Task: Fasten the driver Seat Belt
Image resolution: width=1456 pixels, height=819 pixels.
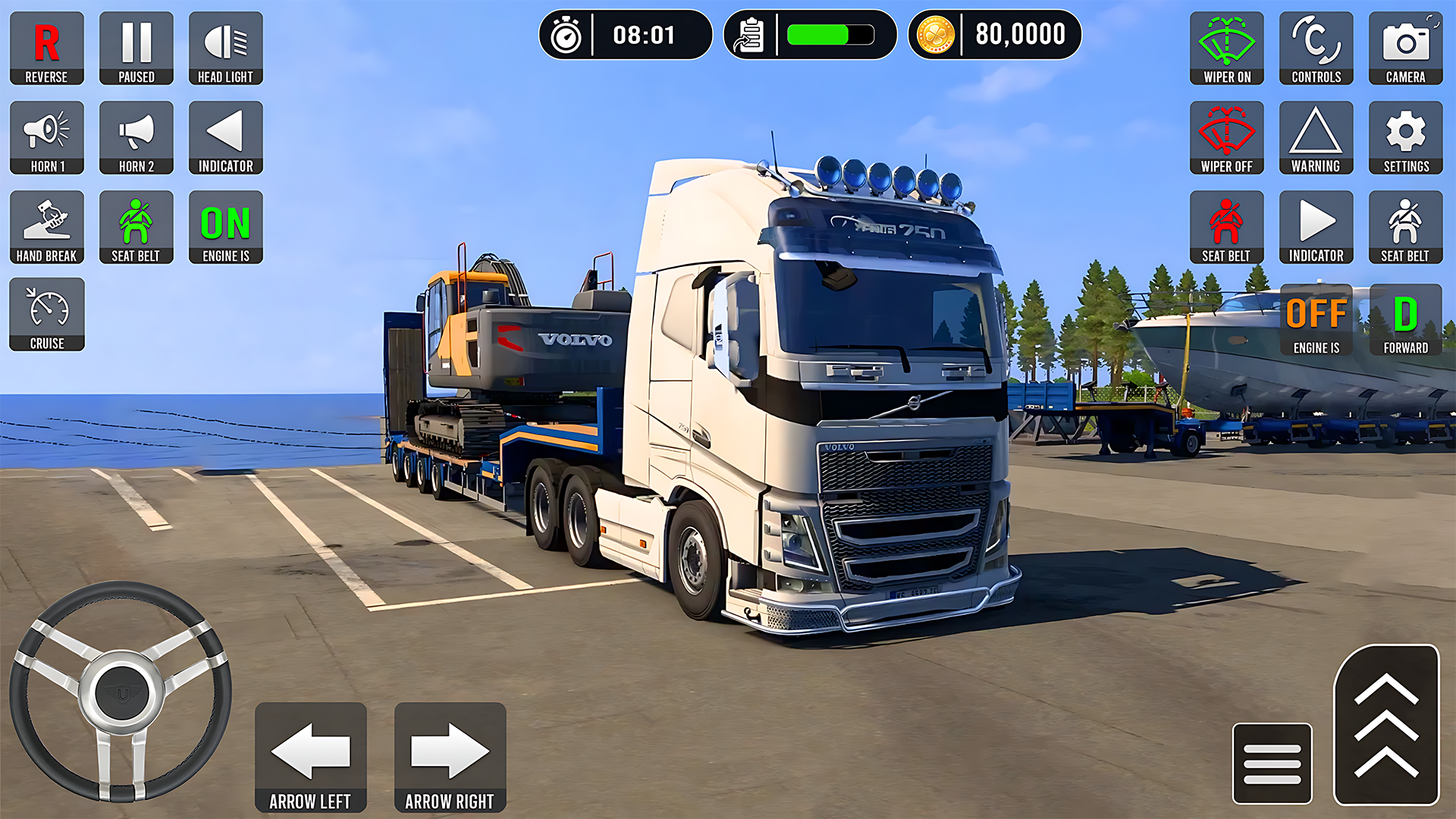Action: (x=136, y=227)
